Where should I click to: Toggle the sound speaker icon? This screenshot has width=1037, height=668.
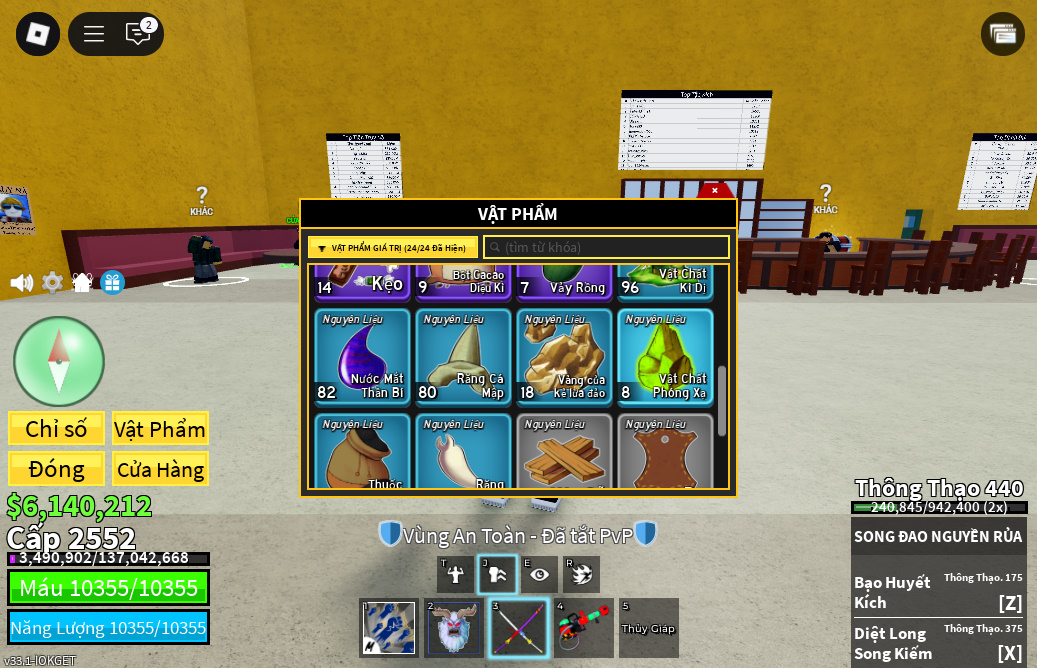21,283
